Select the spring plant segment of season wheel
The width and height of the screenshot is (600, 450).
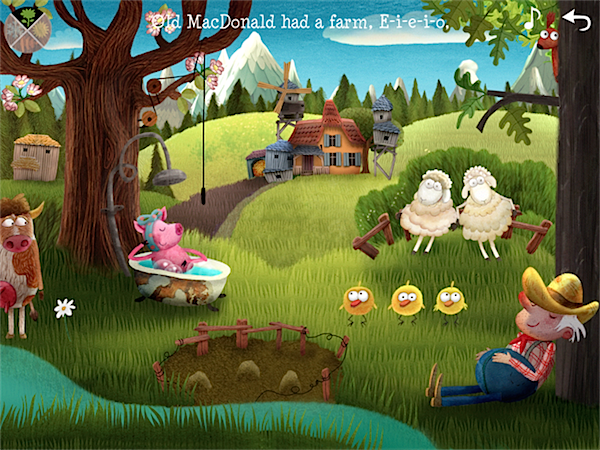(28, 14)
